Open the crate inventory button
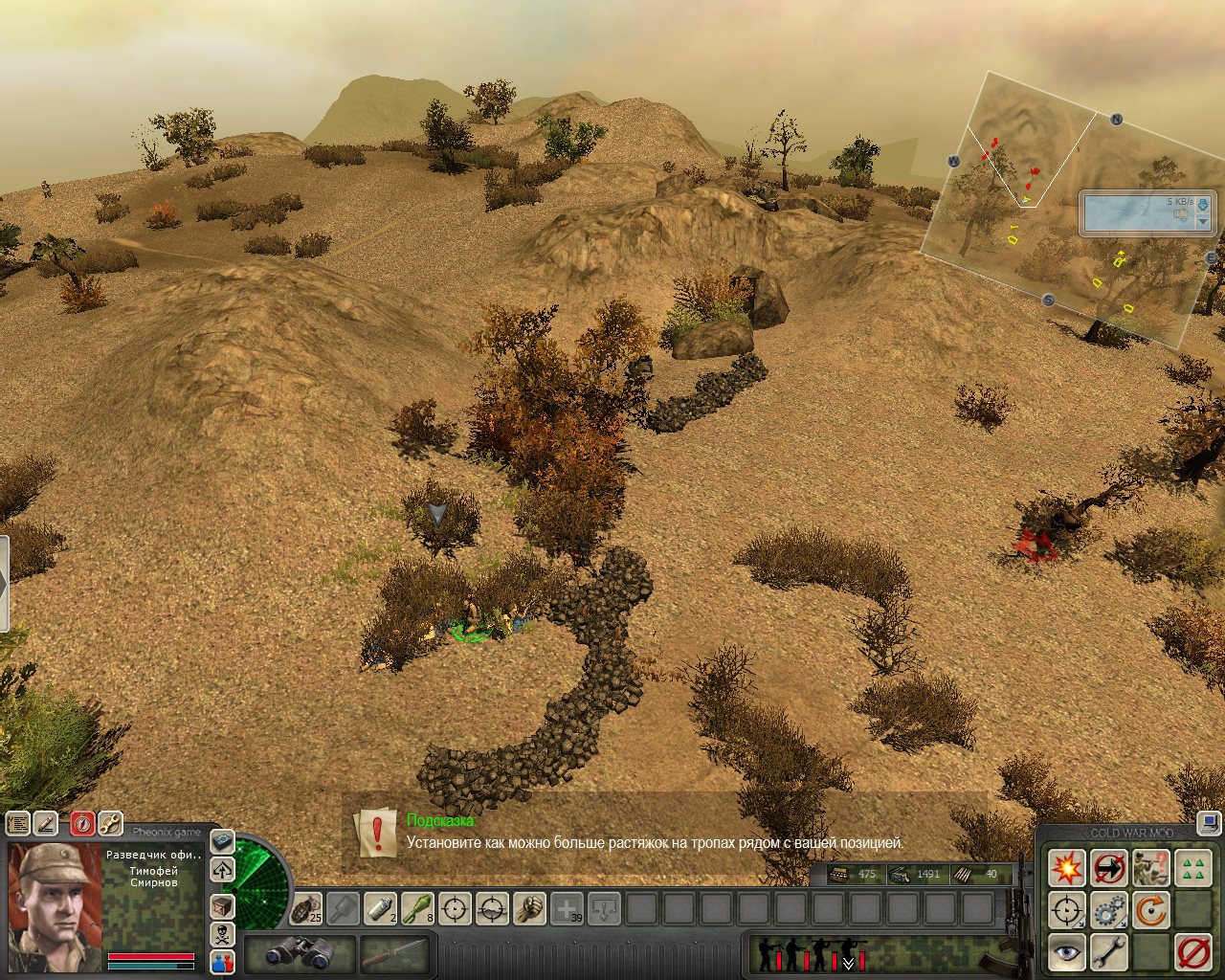 pyautogui.click(x=222, y=906)
